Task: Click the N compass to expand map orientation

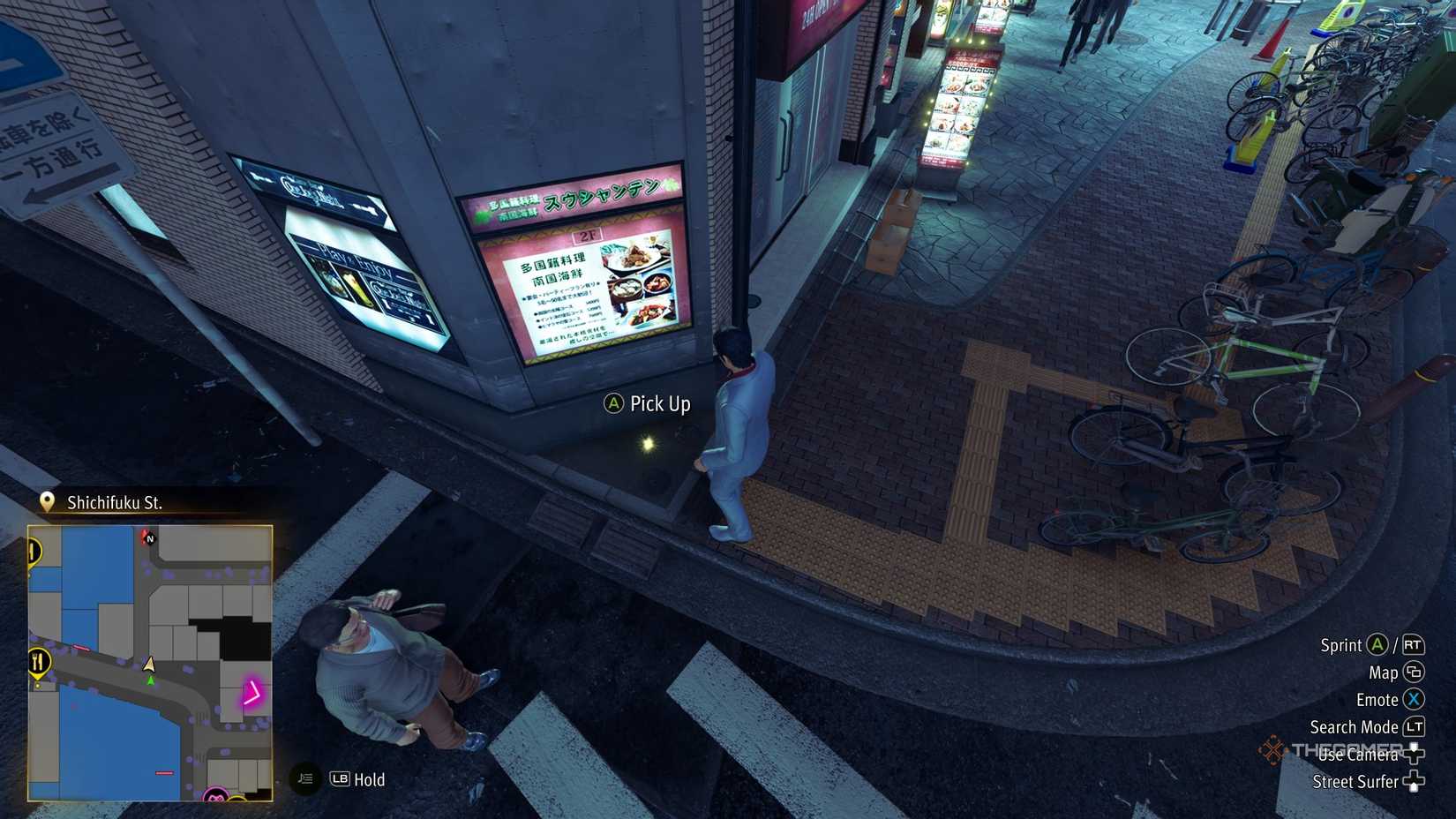Action: coord(150,539)
